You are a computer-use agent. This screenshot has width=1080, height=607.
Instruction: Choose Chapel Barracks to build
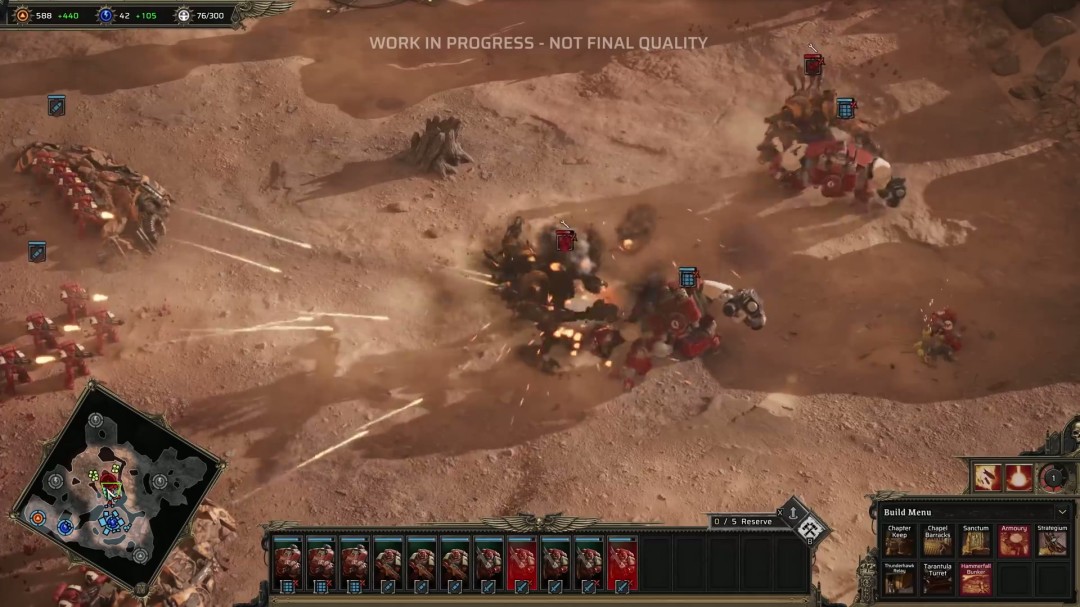937,541
